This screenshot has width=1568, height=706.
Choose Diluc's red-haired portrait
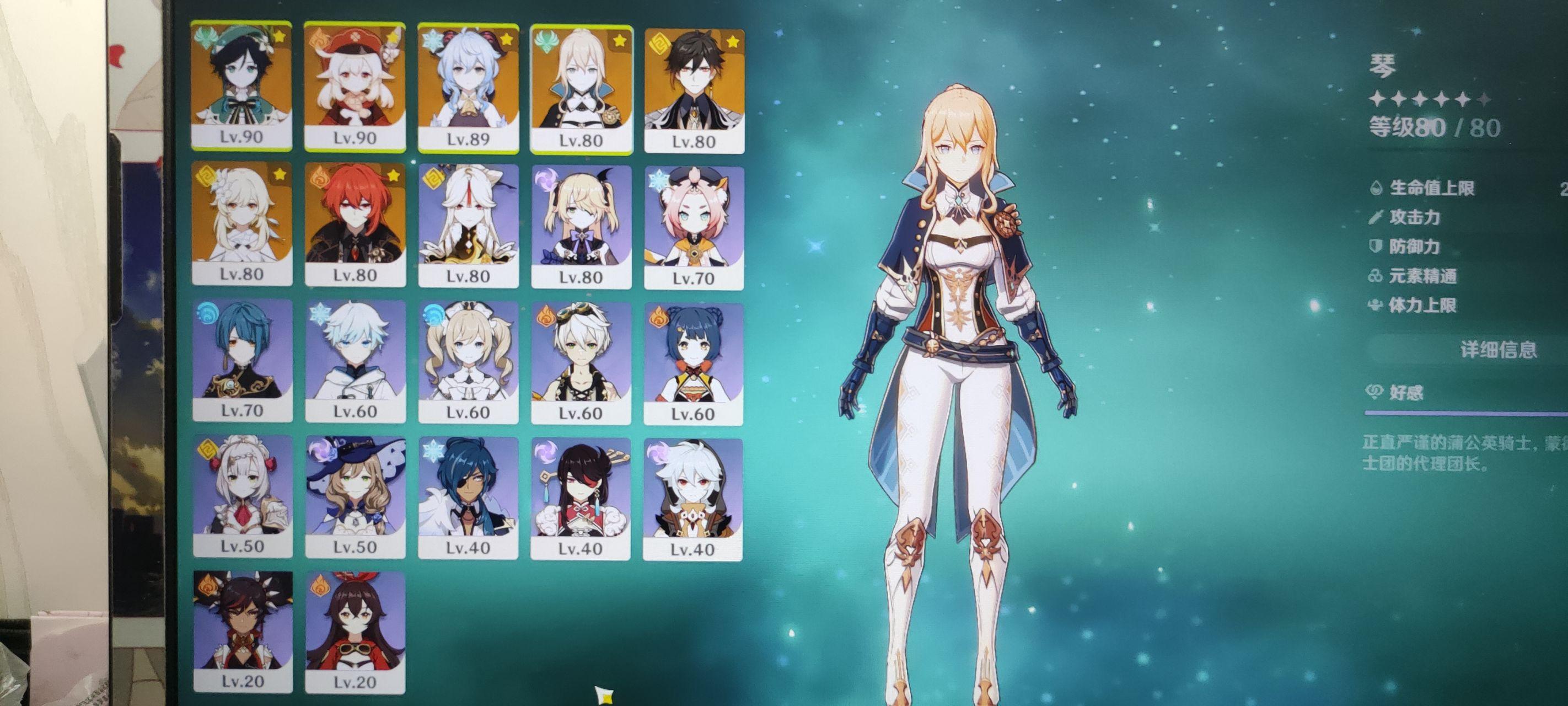[x=355, y=223]
